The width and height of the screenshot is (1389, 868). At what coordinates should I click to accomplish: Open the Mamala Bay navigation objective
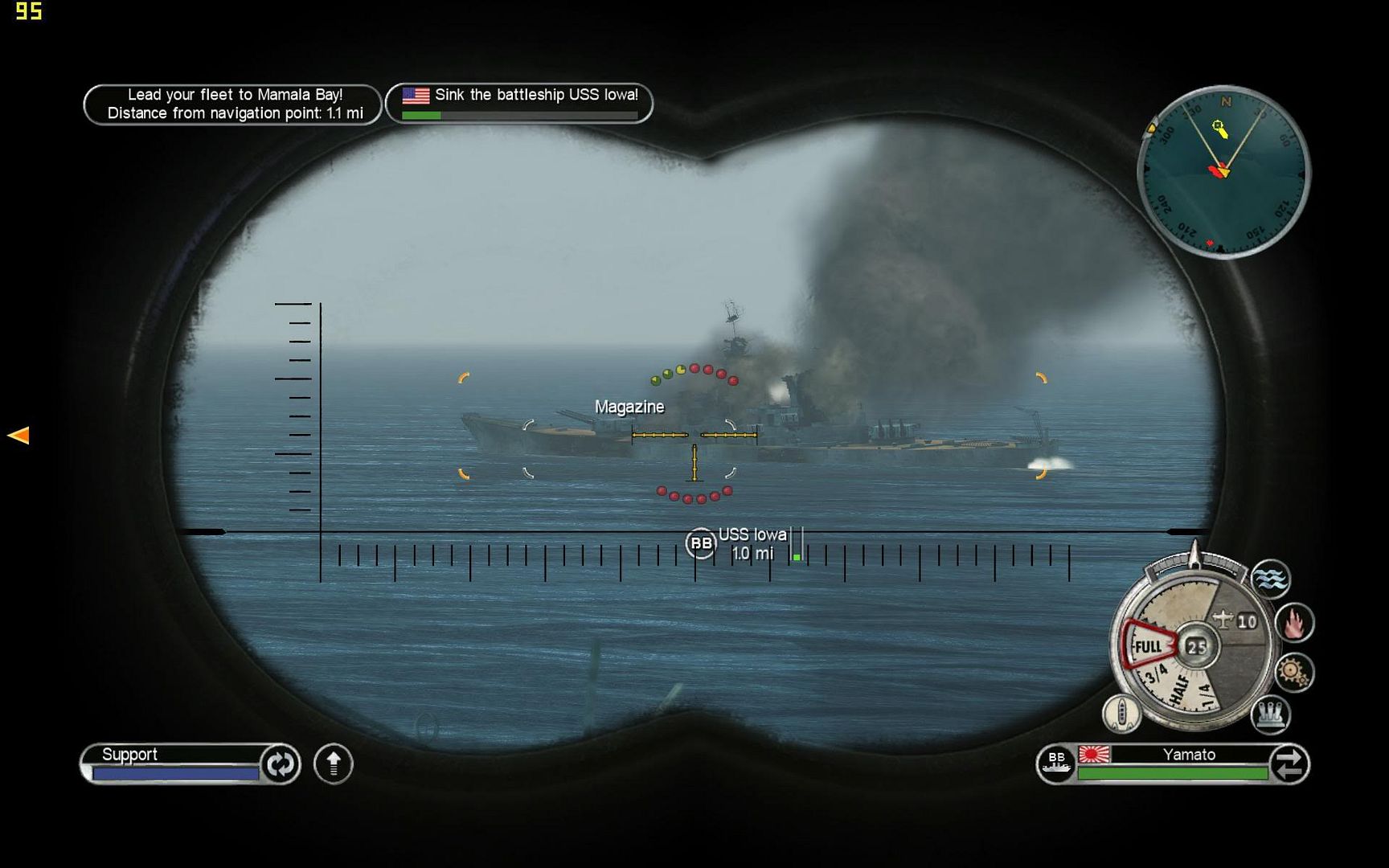[232, 104]
